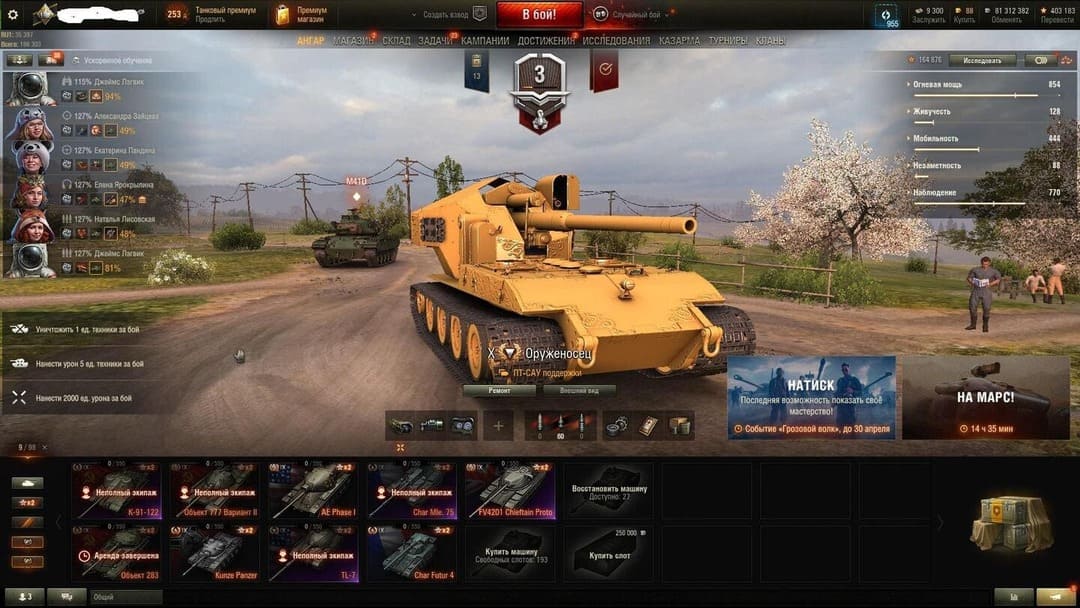This screenshot has height=608, width=1080.
Task: Start the battle with the red "В бой!" button
Action: coord(539,15)
